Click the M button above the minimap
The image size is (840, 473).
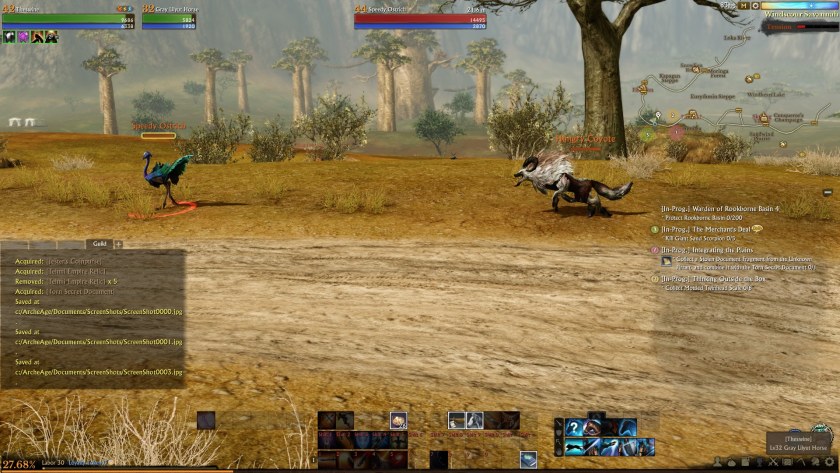pos(745,5)
